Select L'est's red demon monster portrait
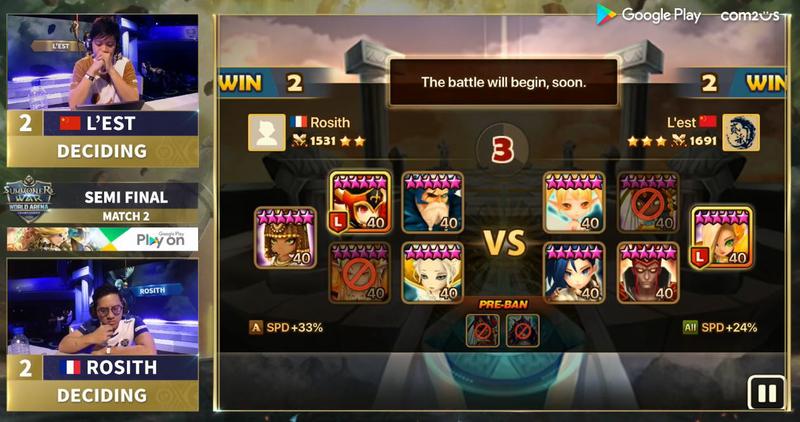800x422 pixels. coord(647,272)
